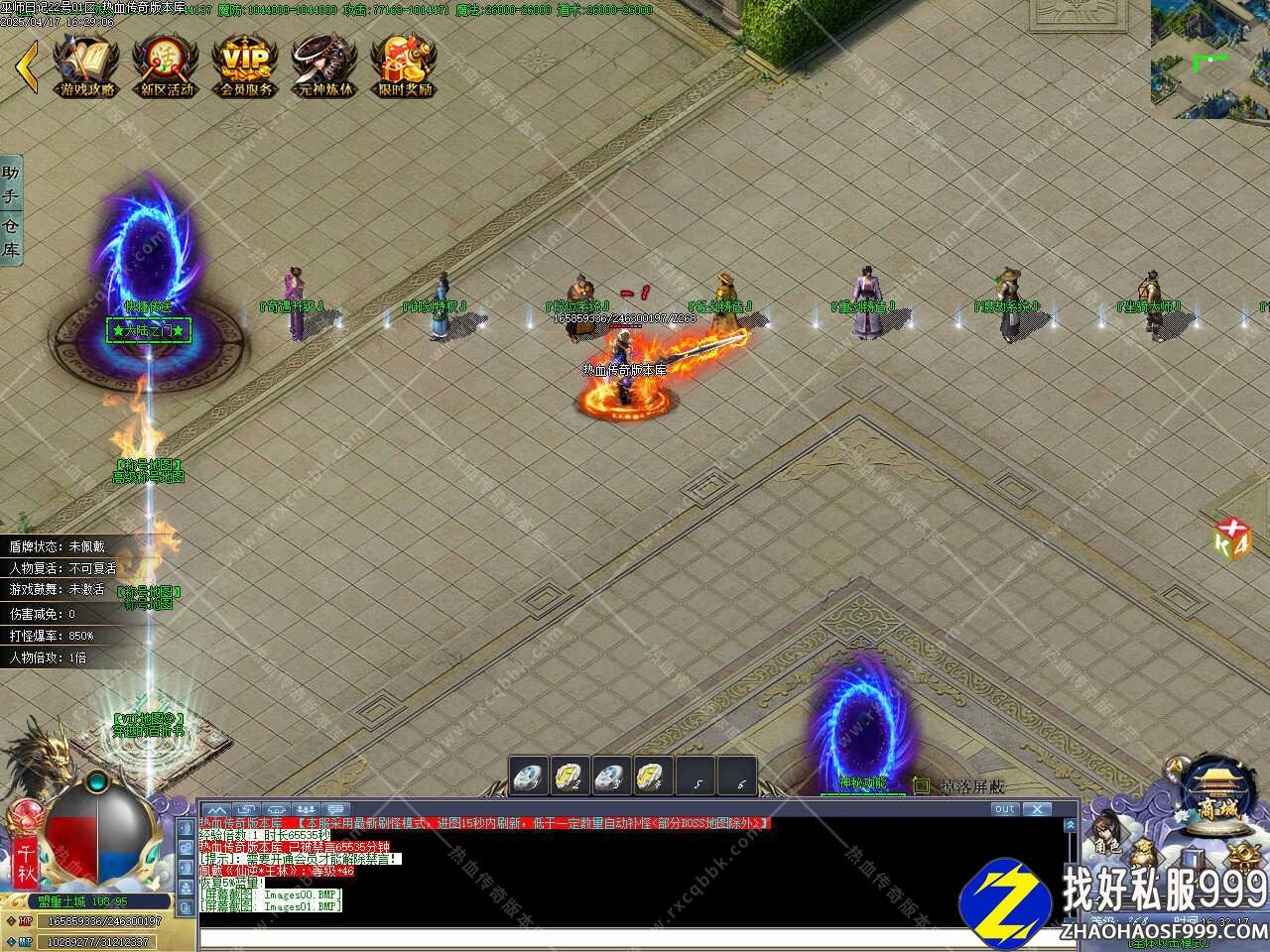The width and height of the screenshot is (1270, 952).
Task: Close the chat window with X
Action: click(1037, 809)
